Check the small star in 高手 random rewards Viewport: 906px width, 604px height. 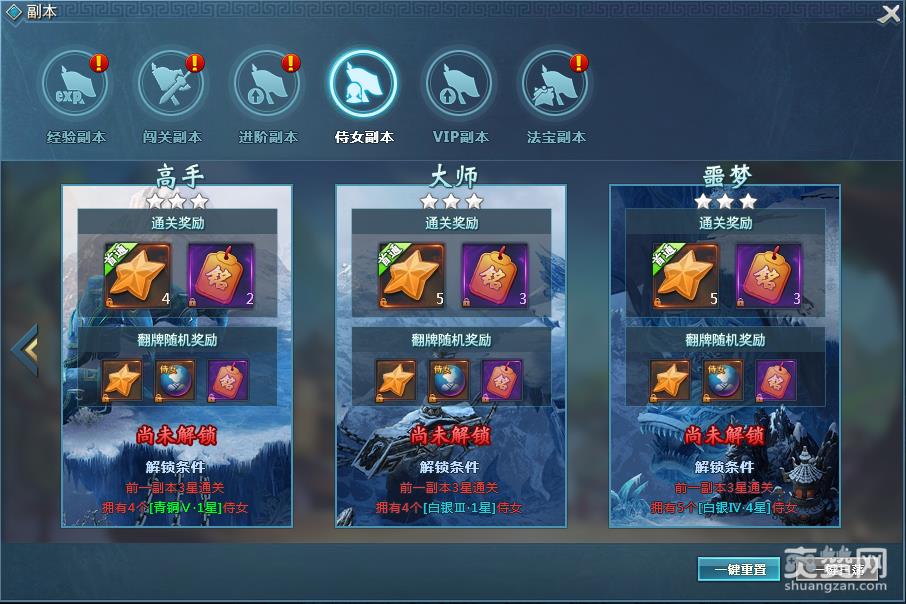(x=123, y=380)
